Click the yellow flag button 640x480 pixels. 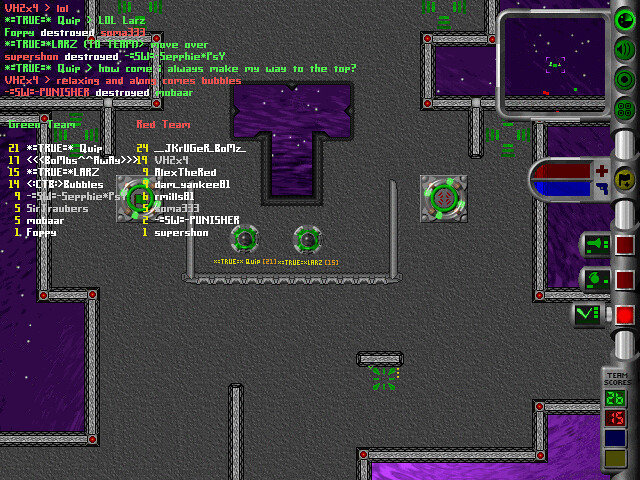coord(624,180)
